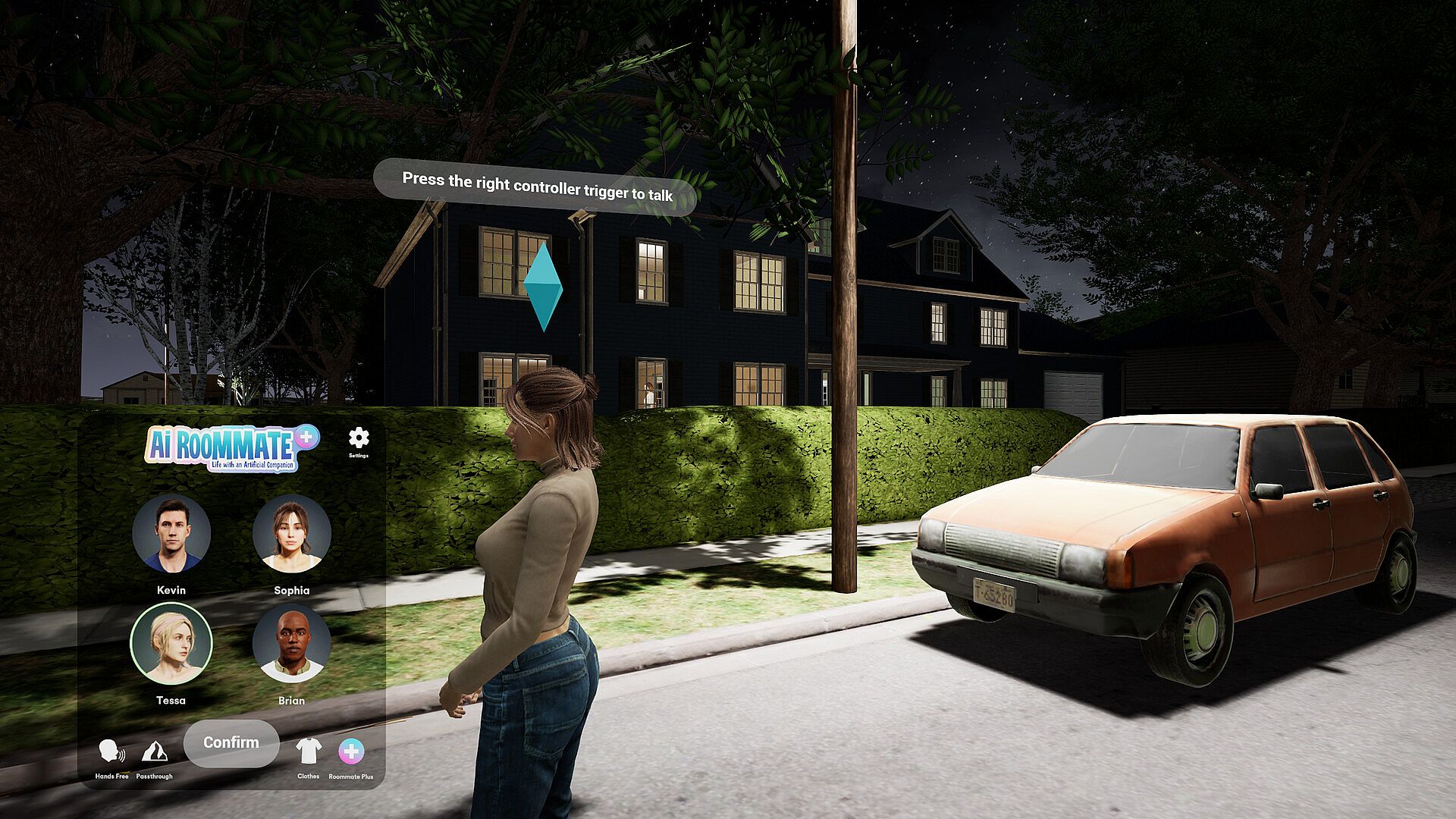Screen dimensions: 1456x819
Task: Pick Tessa's character portrait
Action: (171, 644)
